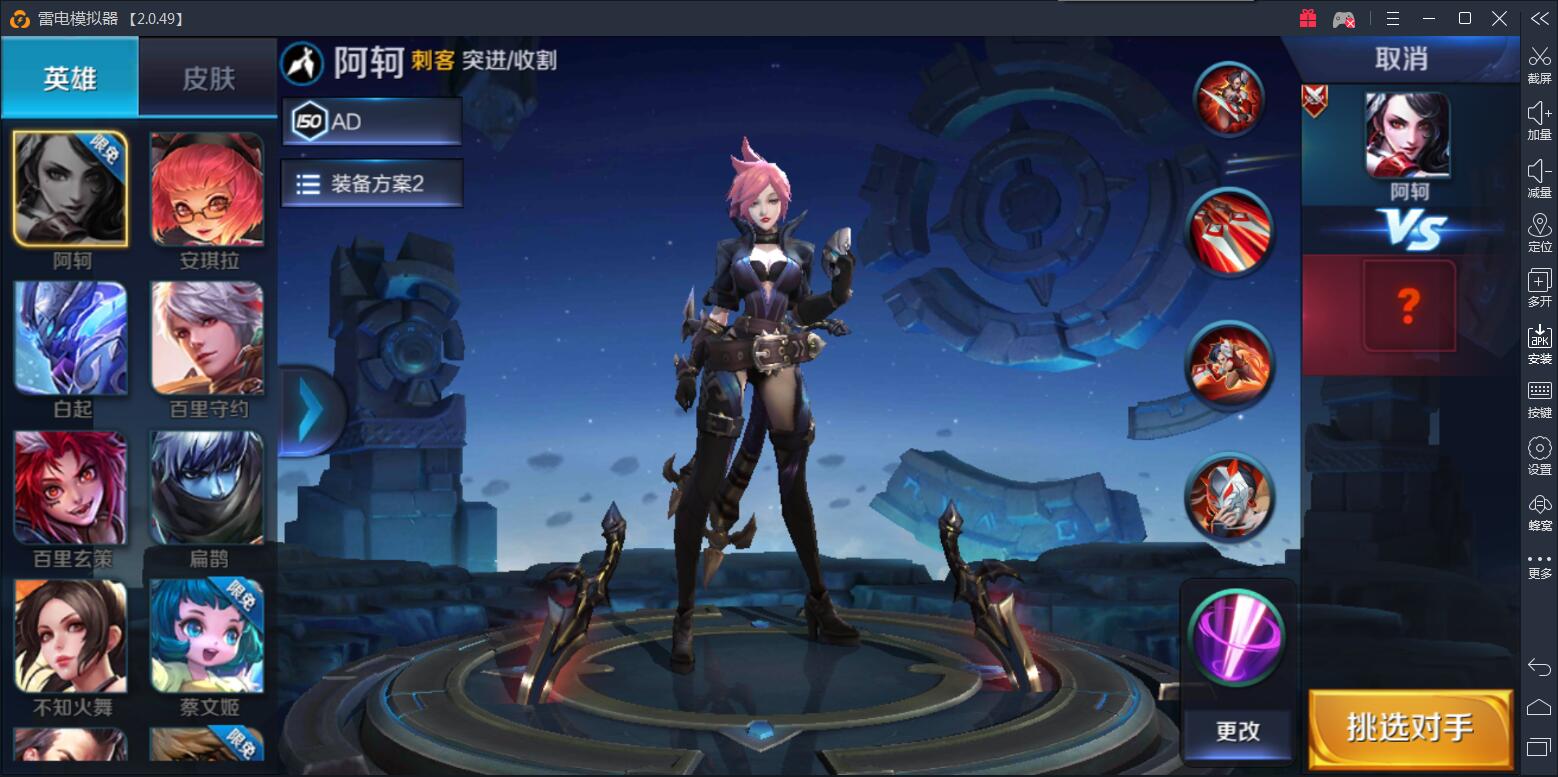Image resolution: width=1558 pixels, height=777 pixels.
Task: Expand the blue arrow side panel
Action: 310,409
